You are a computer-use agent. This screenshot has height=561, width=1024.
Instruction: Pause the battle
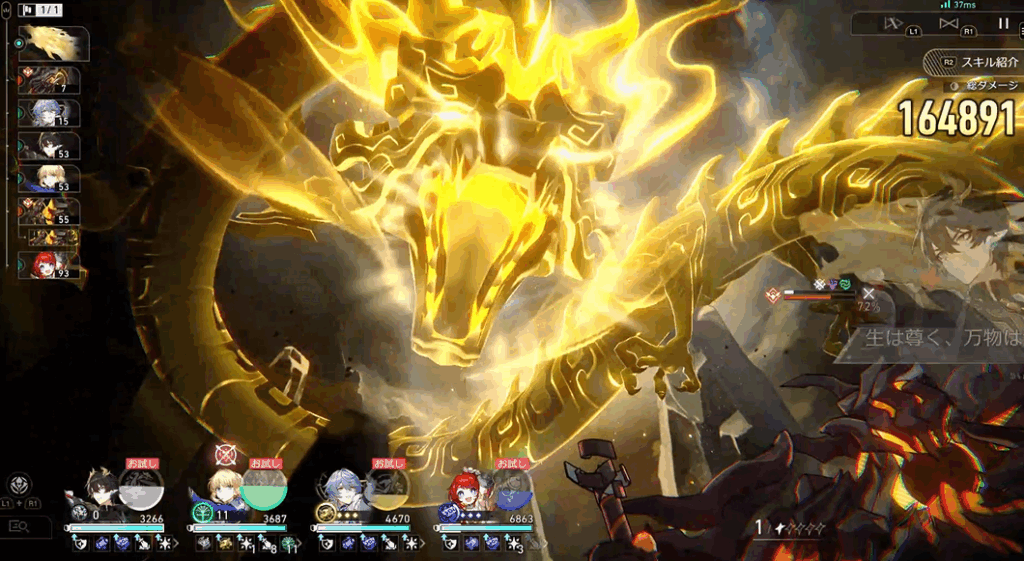(x=1003, y=23)
